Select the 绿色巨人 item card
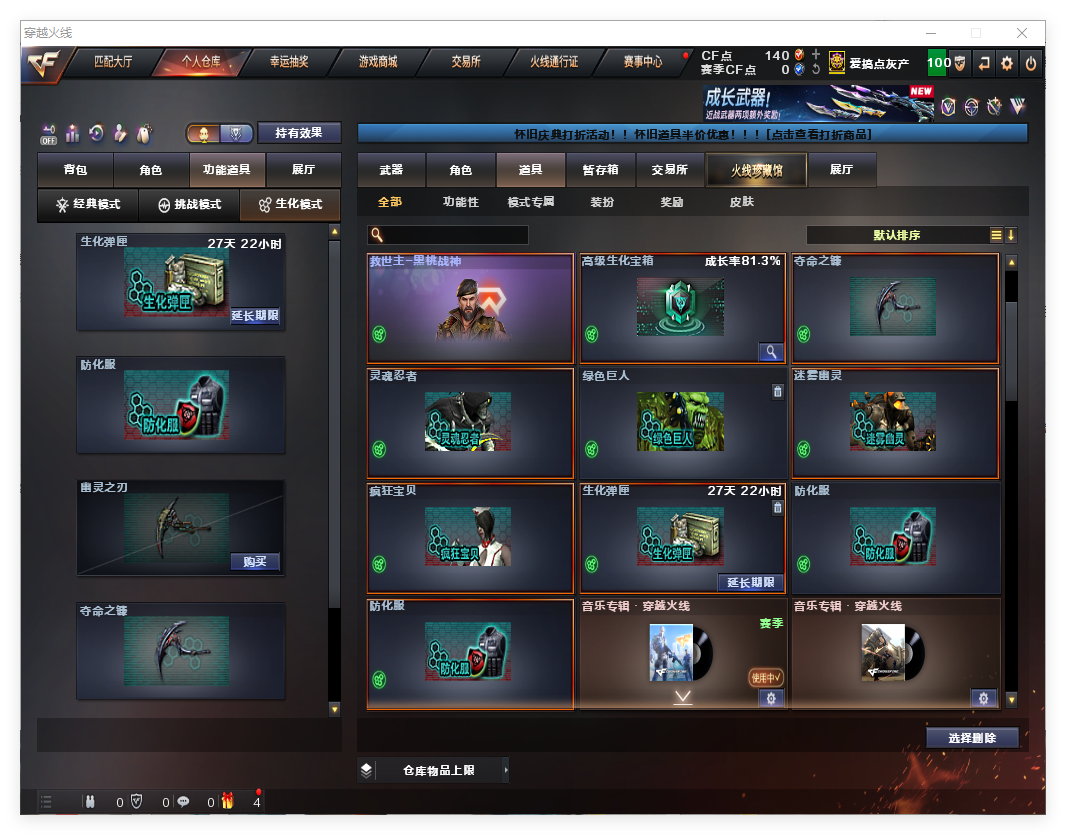 pyautogui.click(x=682, y=422)
